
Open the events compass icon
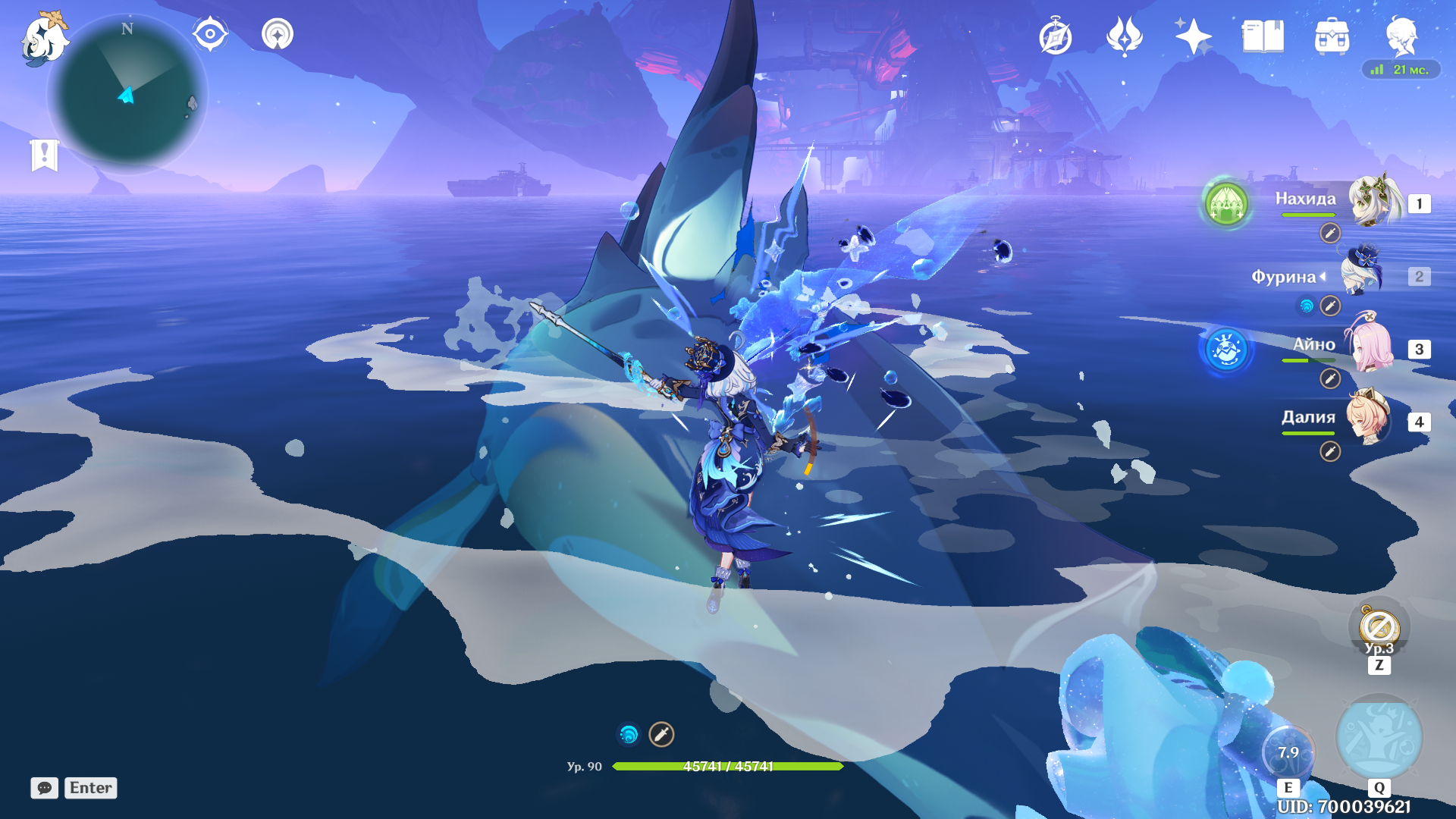coord(1055,37)
